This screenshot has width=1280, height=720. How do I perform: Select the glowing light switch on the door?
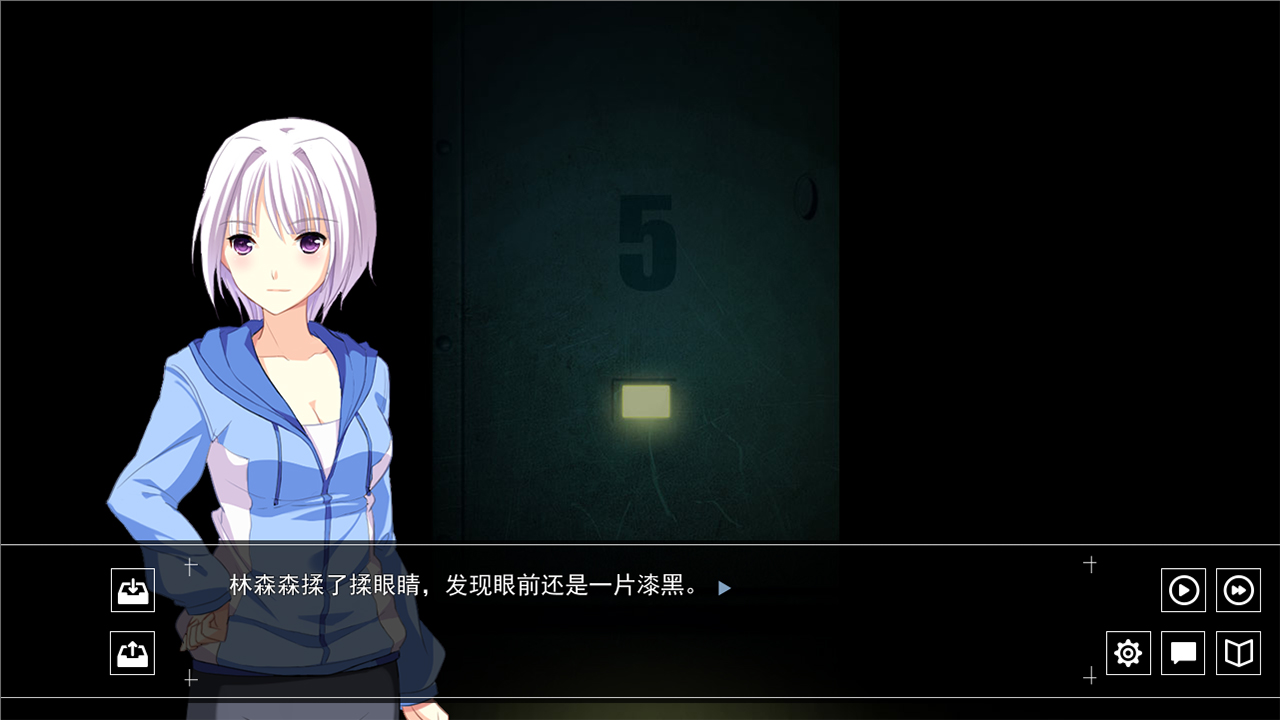tap(646, 400)
